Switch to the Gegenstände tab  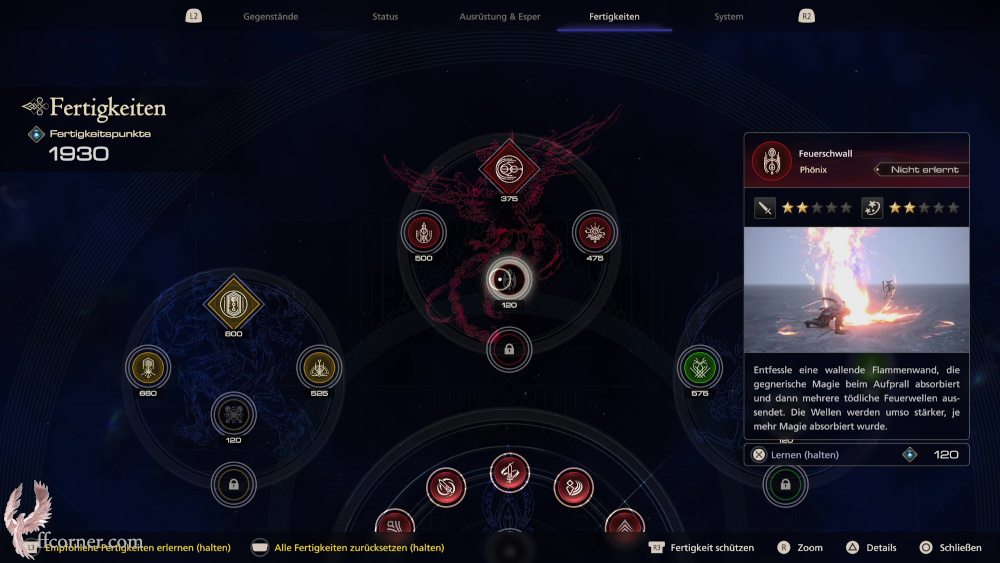click(x=270, y=17)
